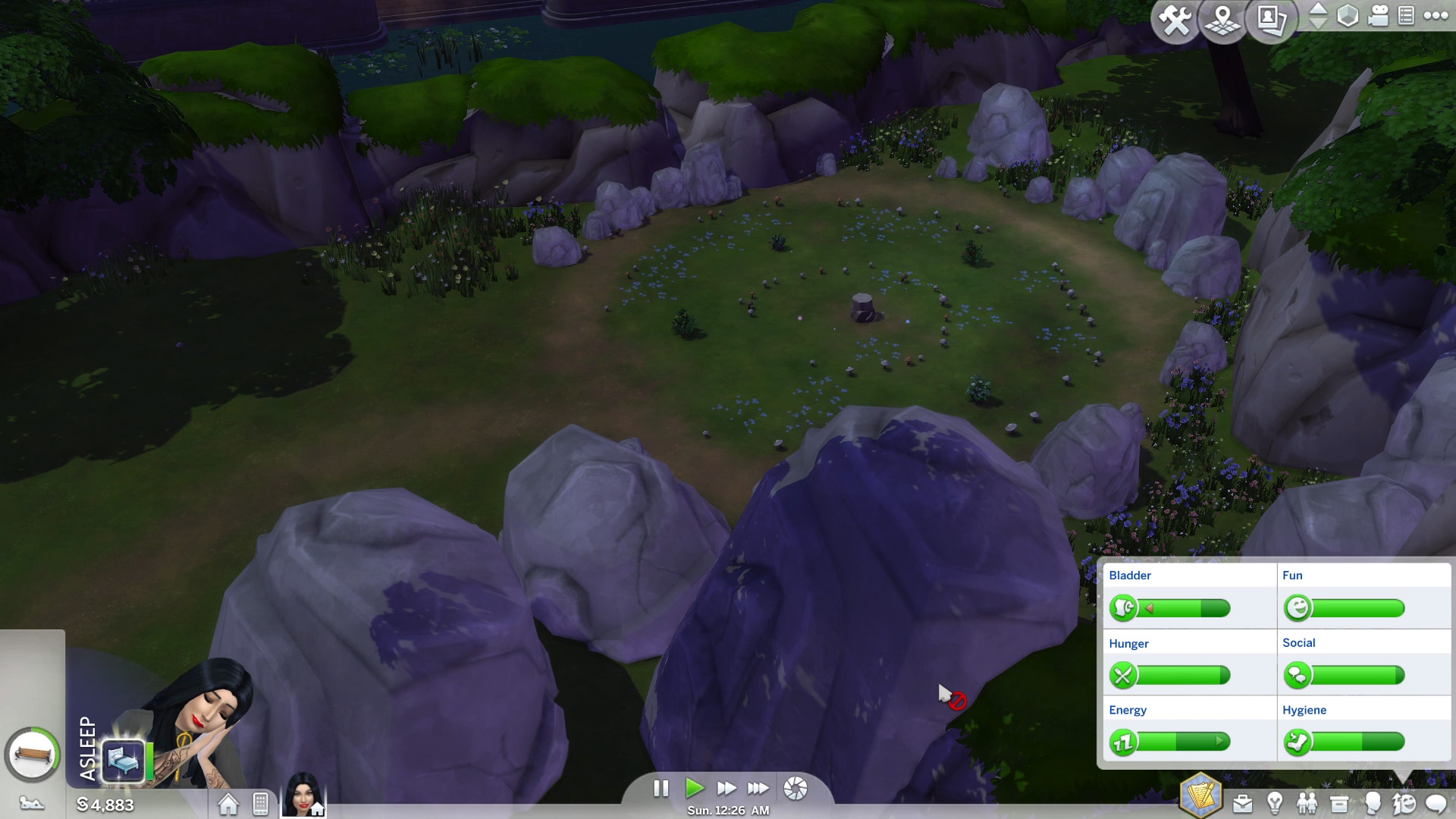Viewport: 1456px width, 819px height.
Task: Open the game options three-dots menu
Action: tap(1436, 16)
